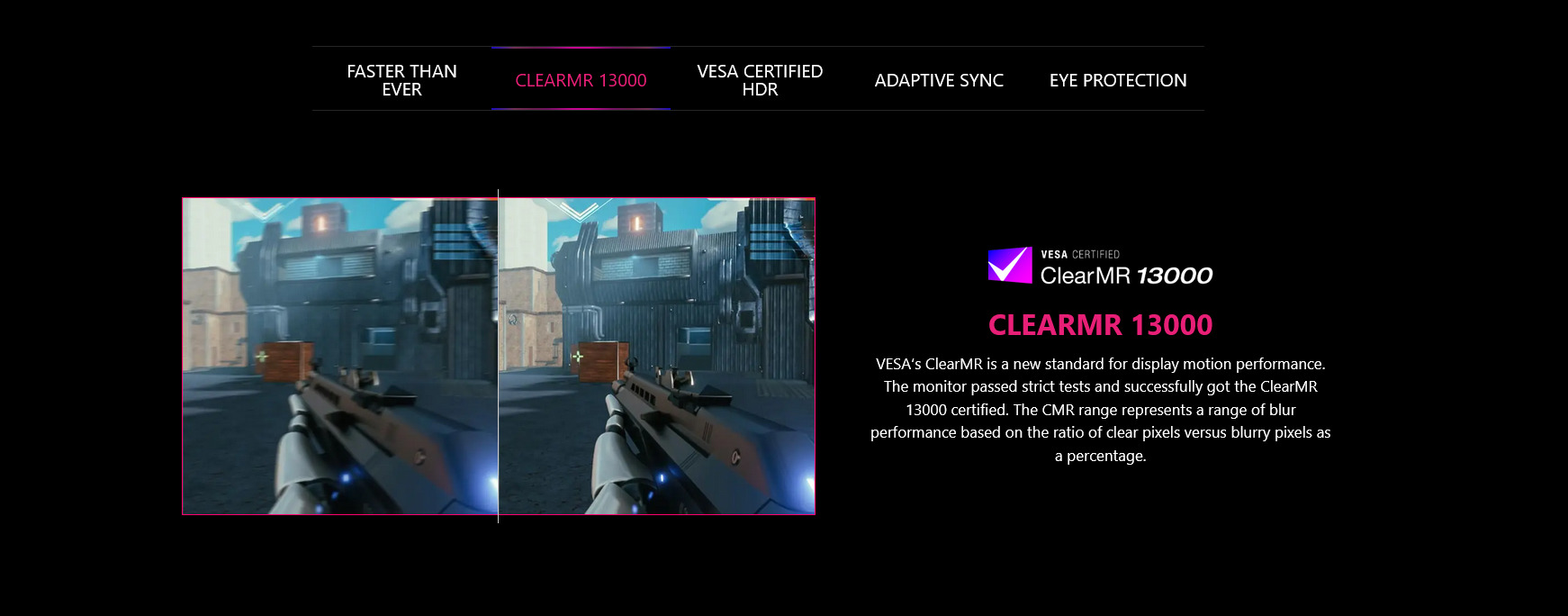This screenshot has height=616, width=1568.
Task: Open the VESA Certified HDR tab
Action: pos(760,80)
